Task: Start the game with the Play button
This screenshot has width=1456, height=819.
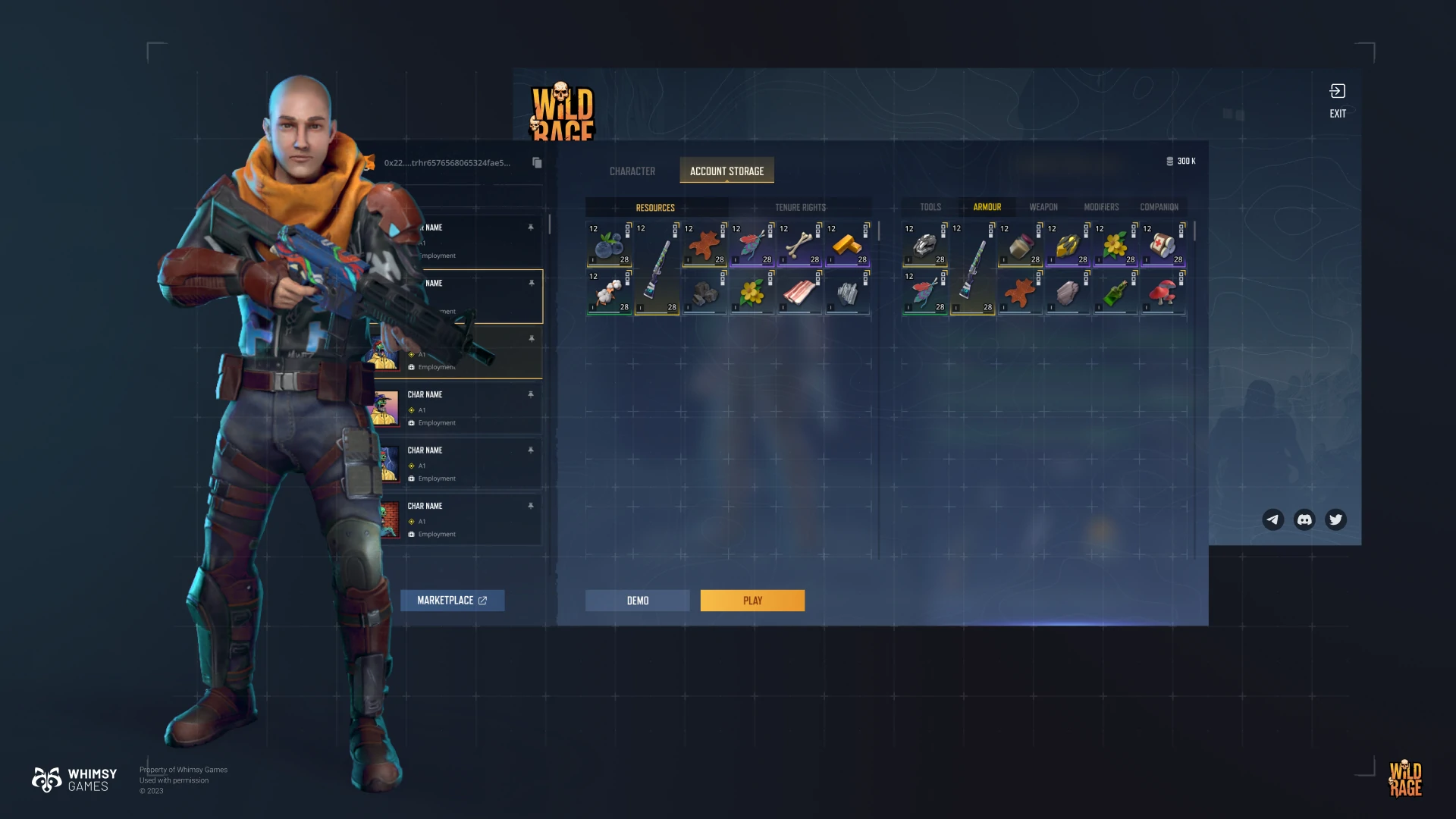Action: tap(752, 601)
